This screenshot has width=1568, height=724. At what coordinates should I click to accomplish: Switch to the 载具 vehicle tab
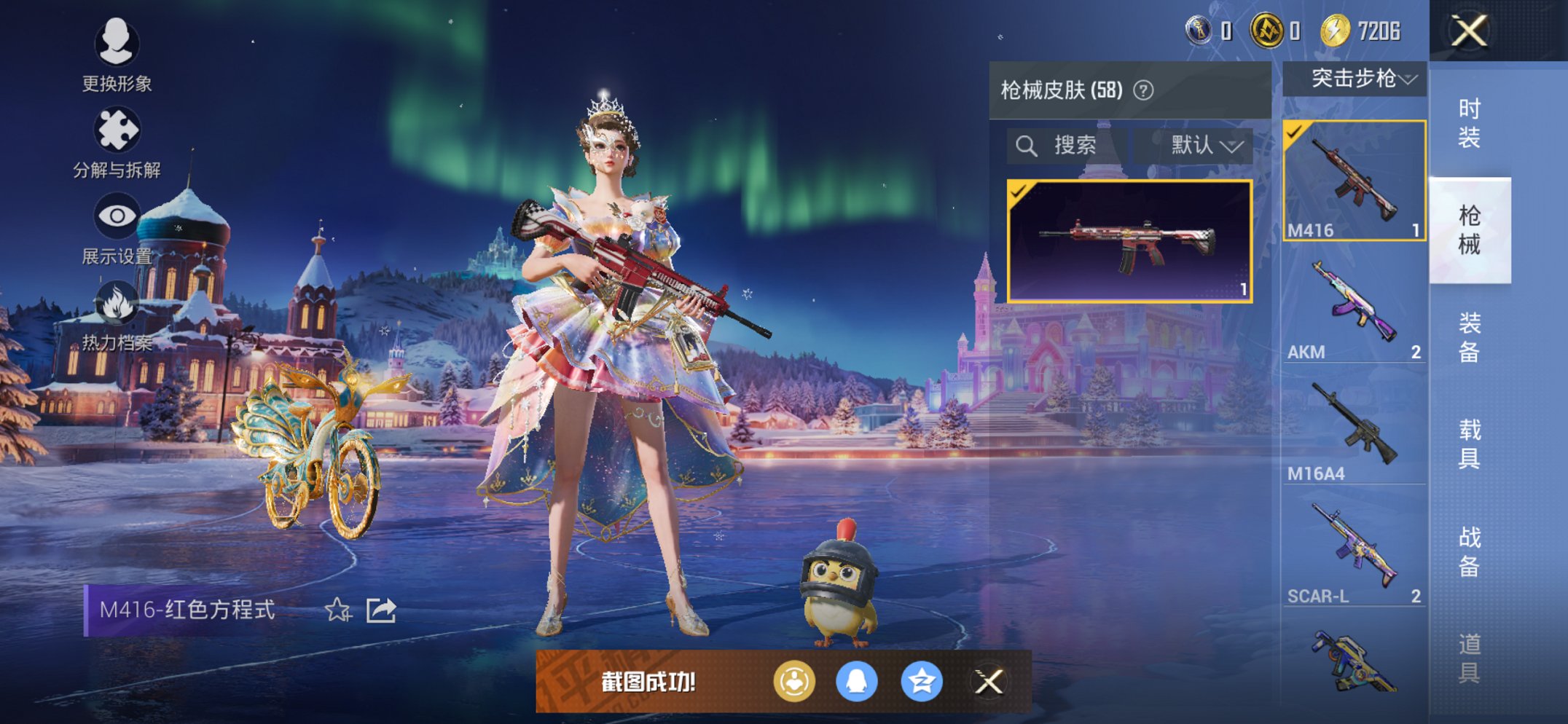(1469, 444)
